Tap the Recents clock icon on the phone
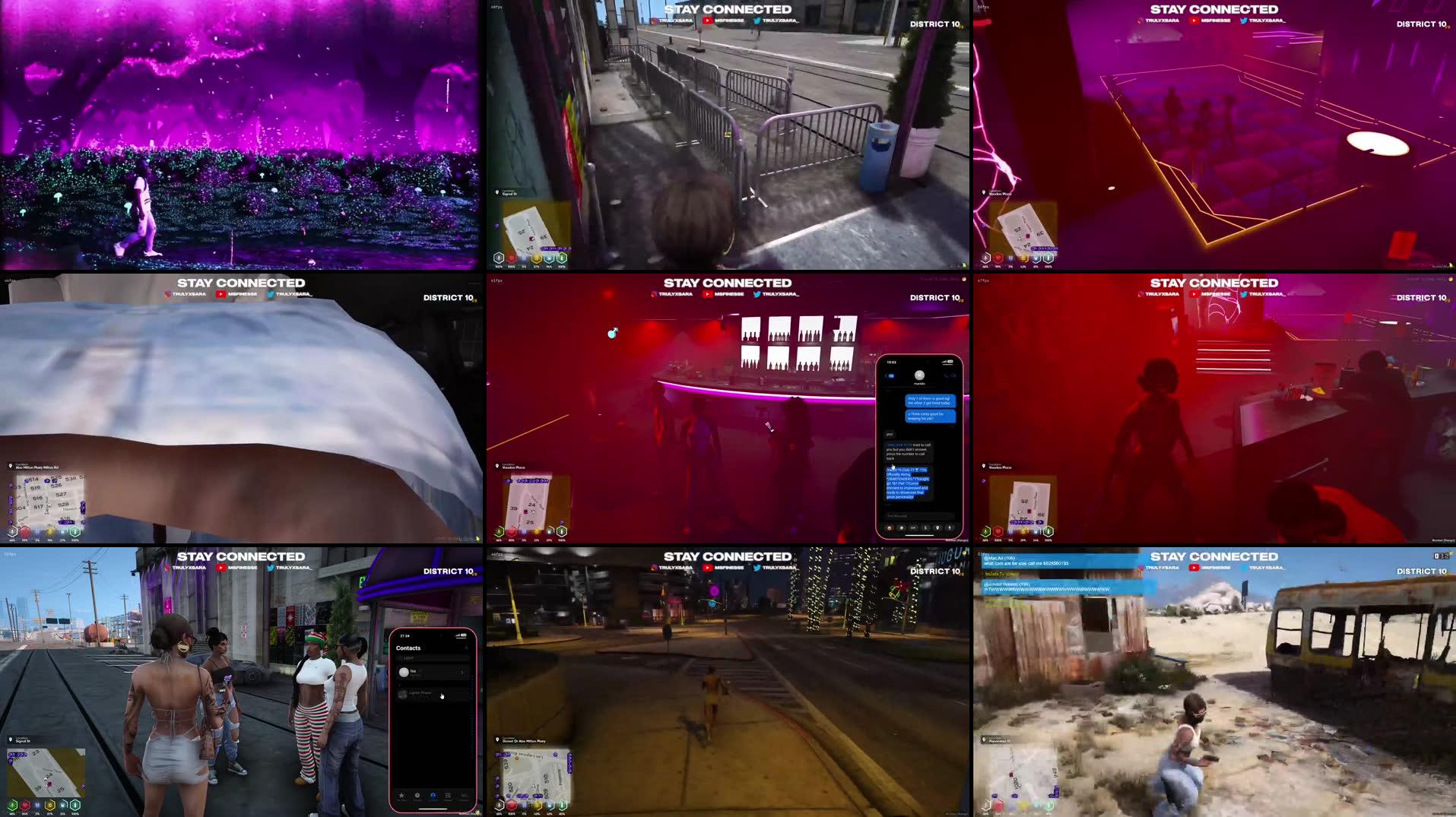Image resolution: width=1456 pixels, height=817 pixels. pyautogui.click(x=417, y=796)
